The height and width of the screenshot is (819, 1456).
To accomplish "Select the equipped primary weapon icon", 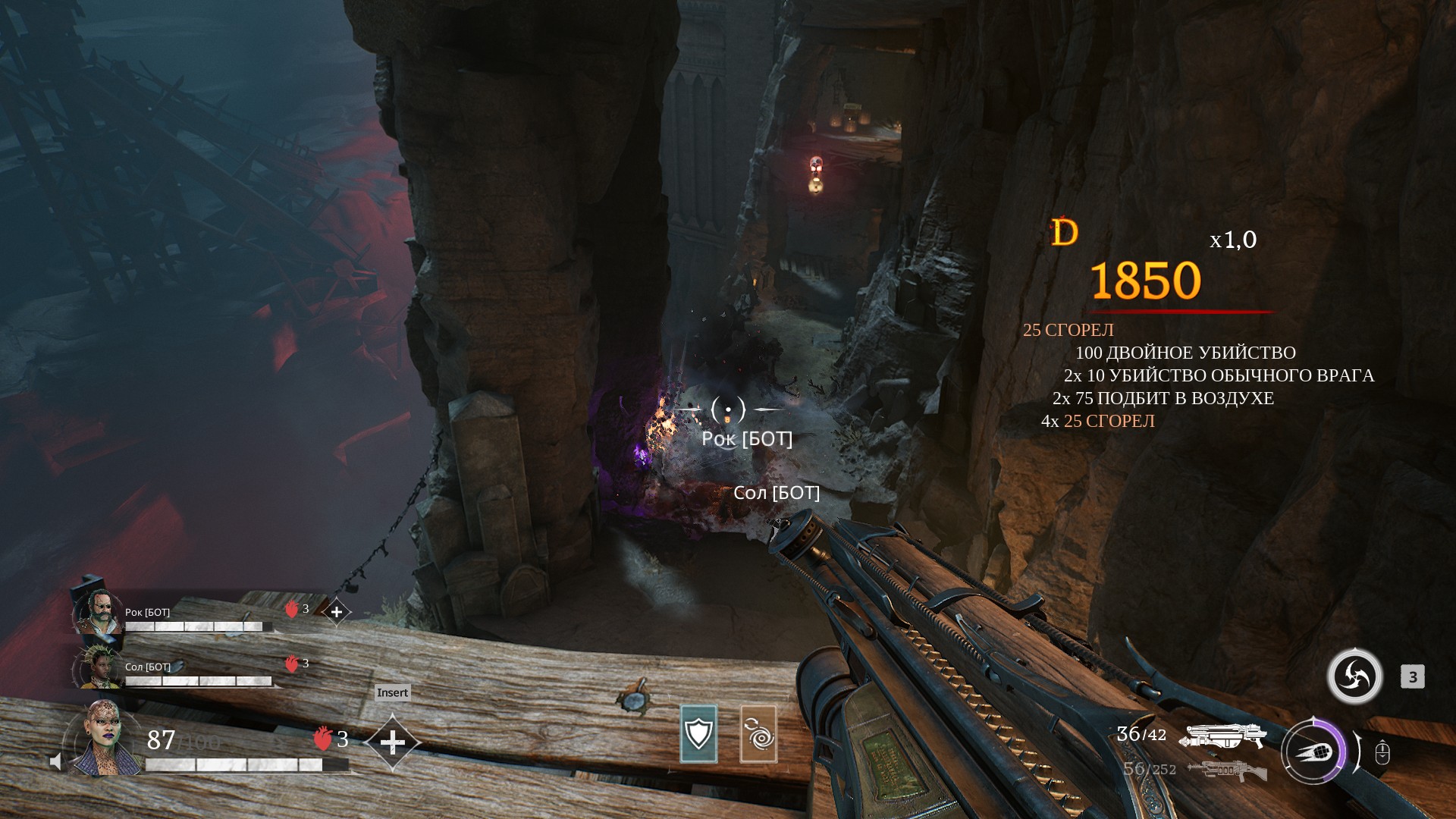I will click(x=1222, y=736).
